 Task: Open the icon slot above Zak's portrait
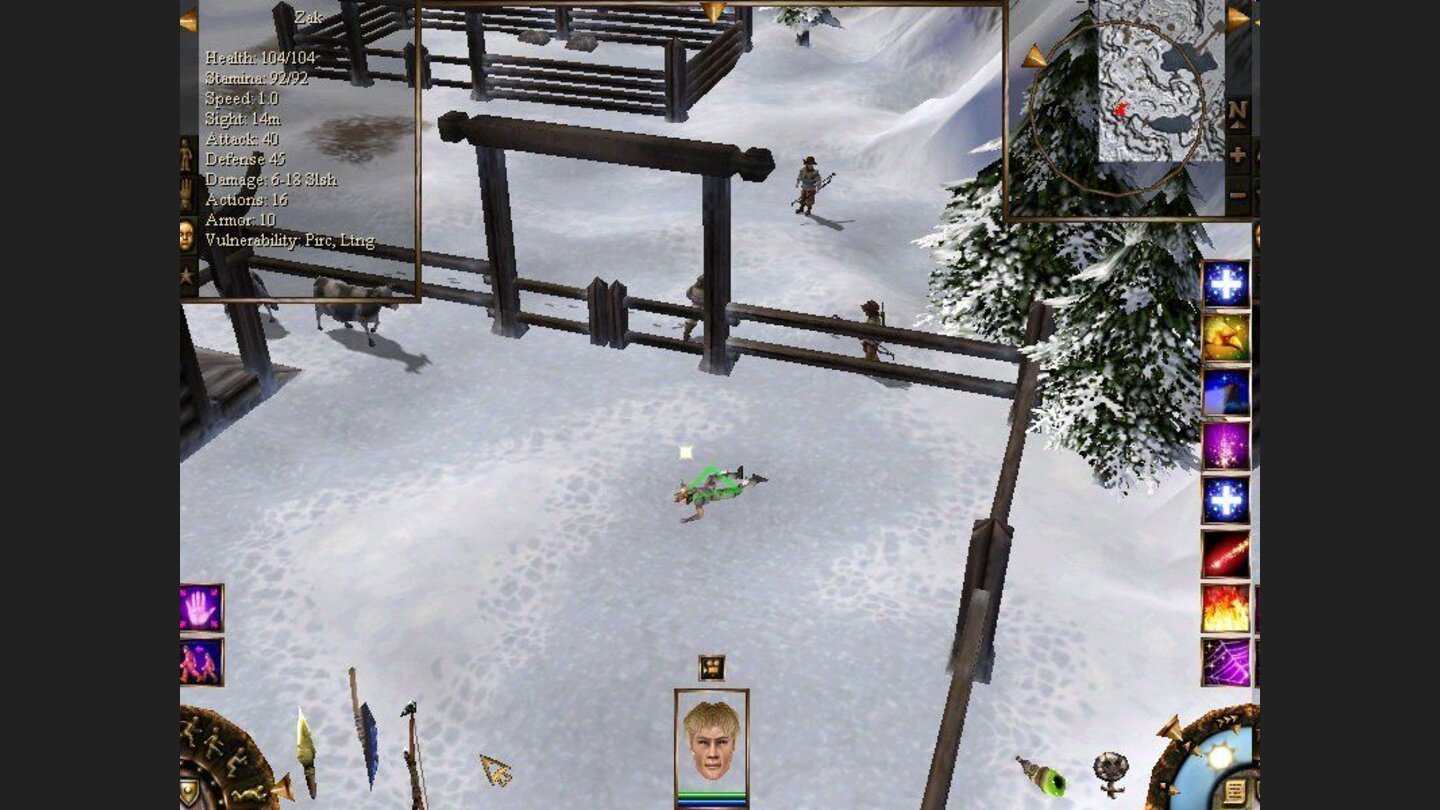tap(712, 667)
